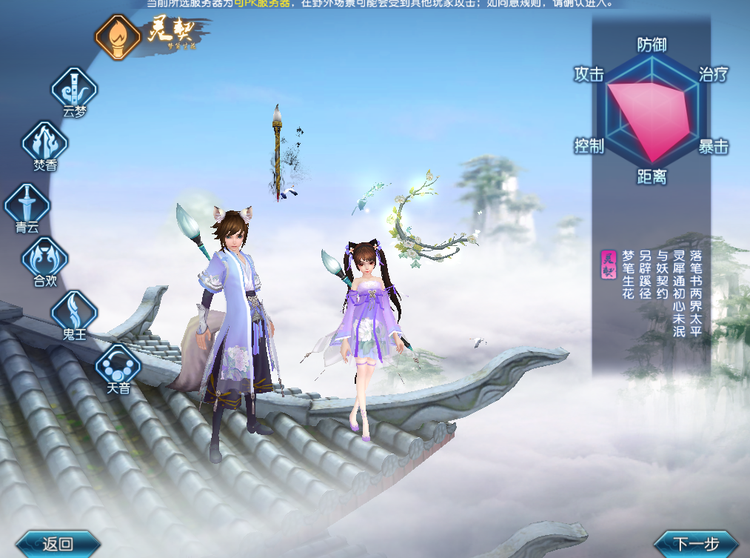Select the 灵契 class icon

point(117,35)
